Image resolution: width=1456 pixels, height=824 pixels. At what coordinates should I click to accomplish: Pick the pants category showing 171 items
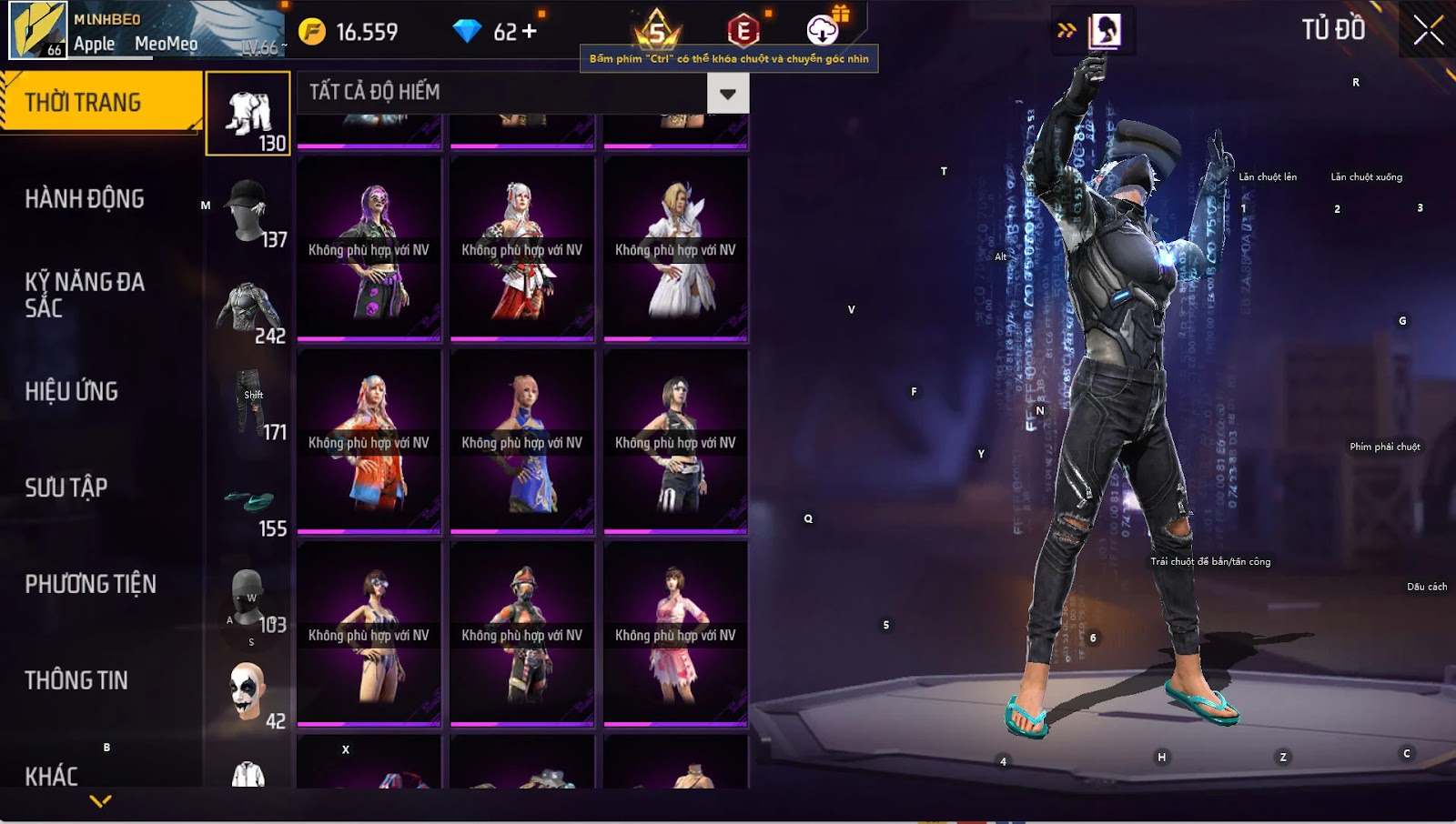click(x=248, y=404)
